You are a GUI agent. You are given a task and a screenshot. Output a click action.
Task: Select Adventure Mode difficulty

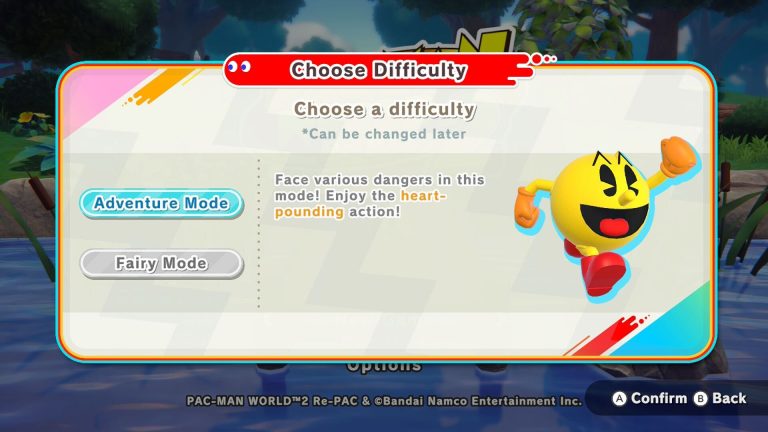pos(161,203)
